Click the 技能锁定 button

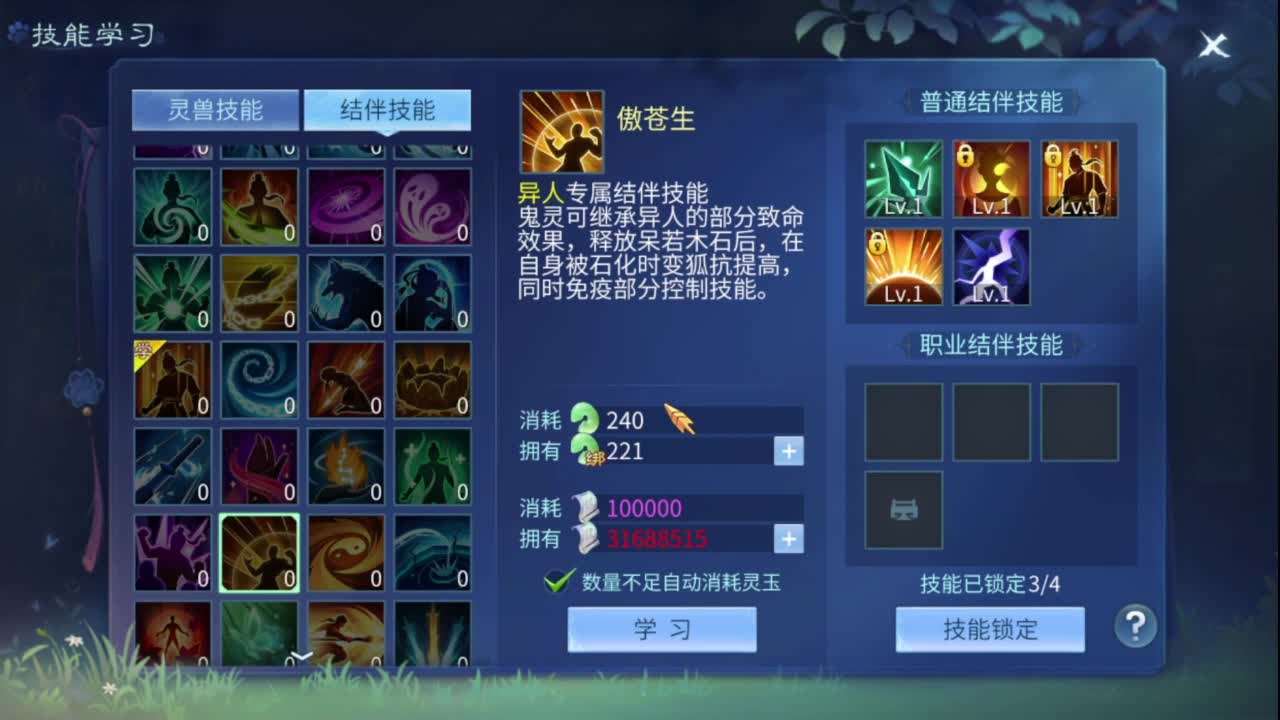click(x=989, y=629)
